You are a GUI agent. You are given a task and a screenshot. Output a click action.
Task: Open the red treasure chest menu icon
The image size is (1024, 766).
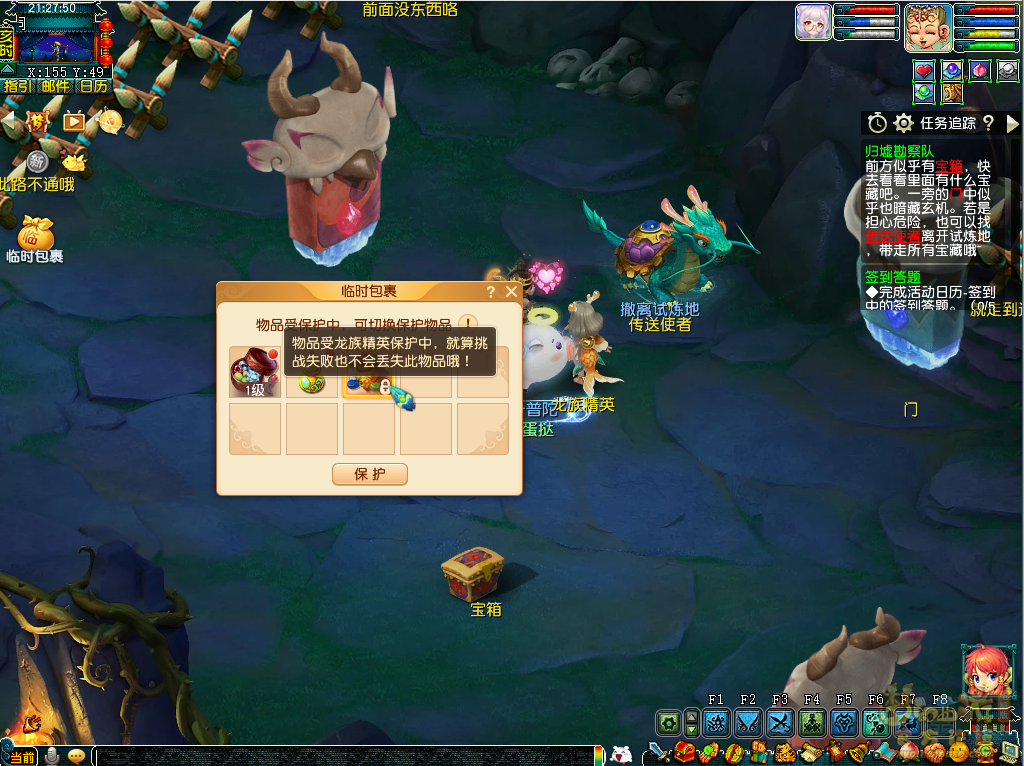tap(685, 752)
